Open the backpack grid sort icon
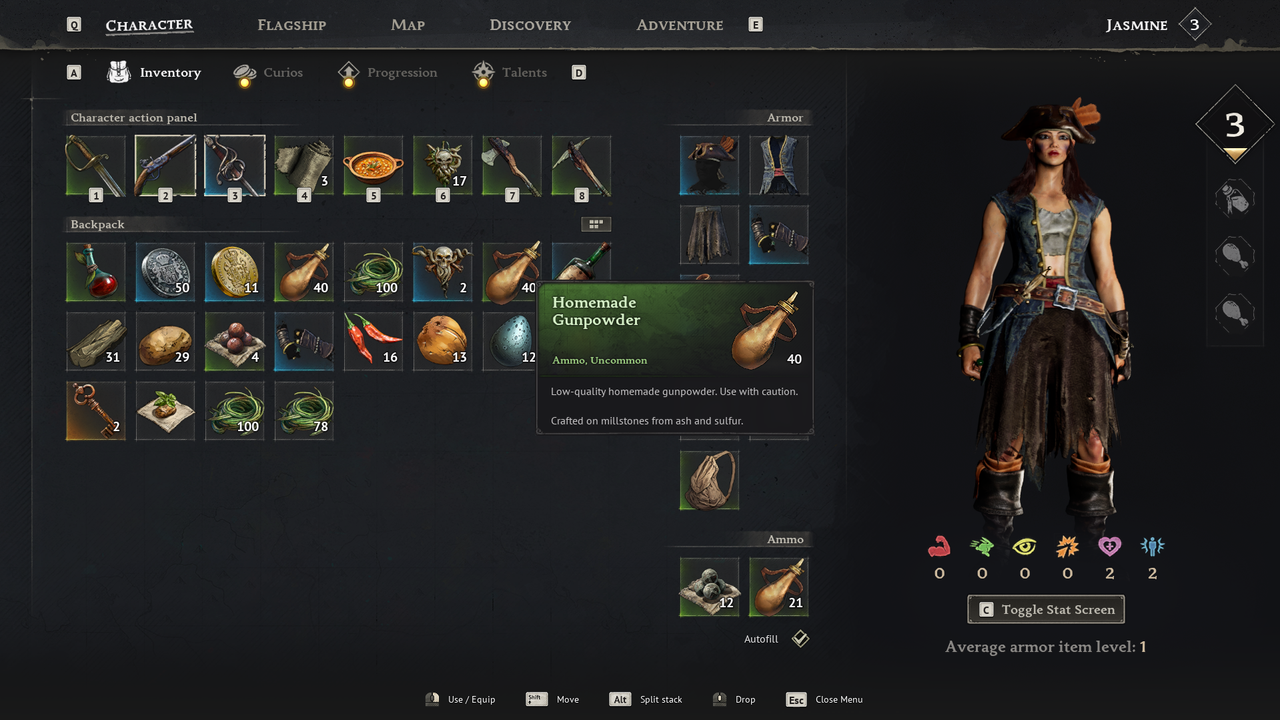 (596, 224)
